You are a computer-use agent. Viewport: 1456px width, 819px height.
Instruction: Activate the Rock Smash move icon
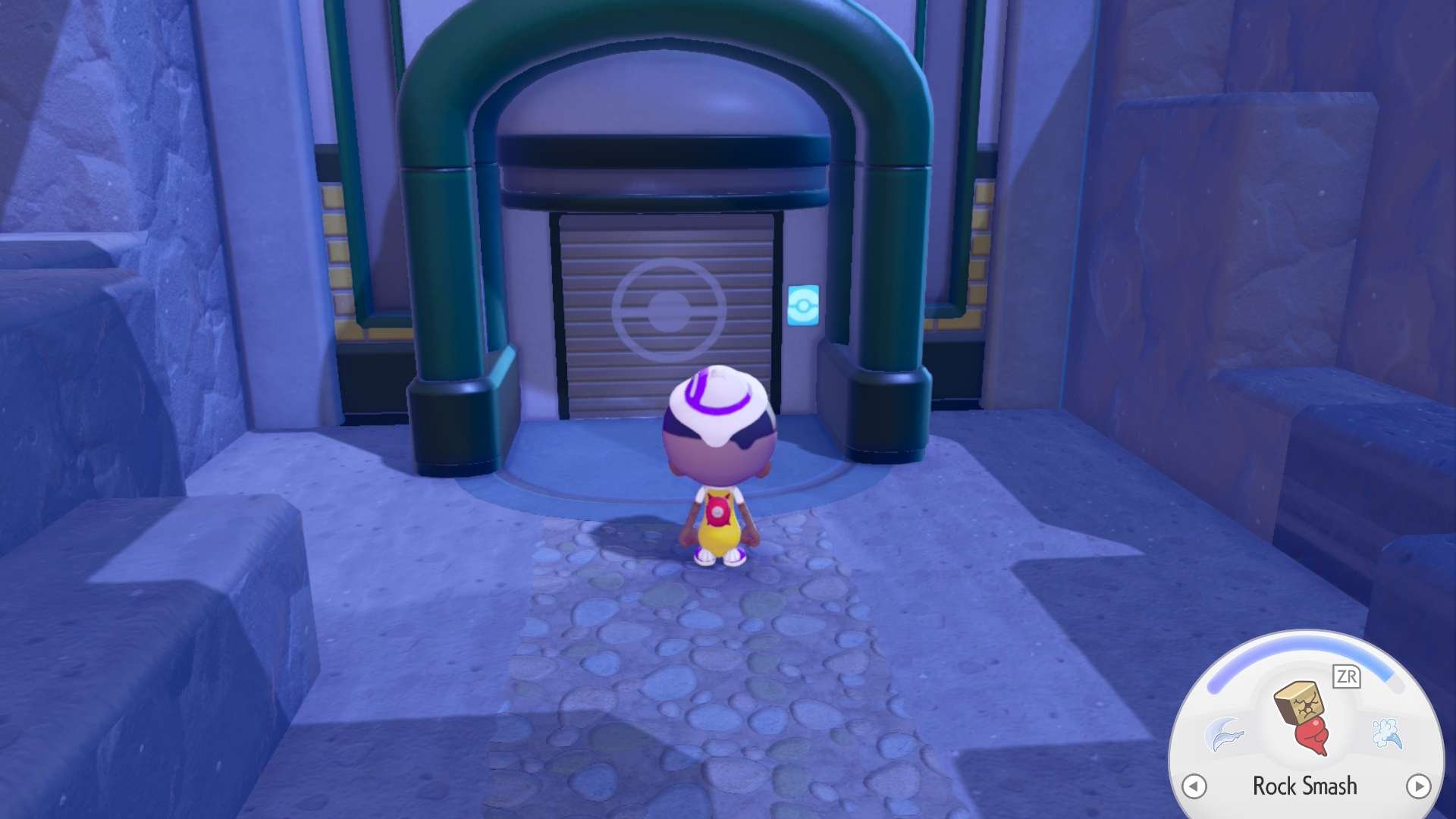coord(1304,717)
